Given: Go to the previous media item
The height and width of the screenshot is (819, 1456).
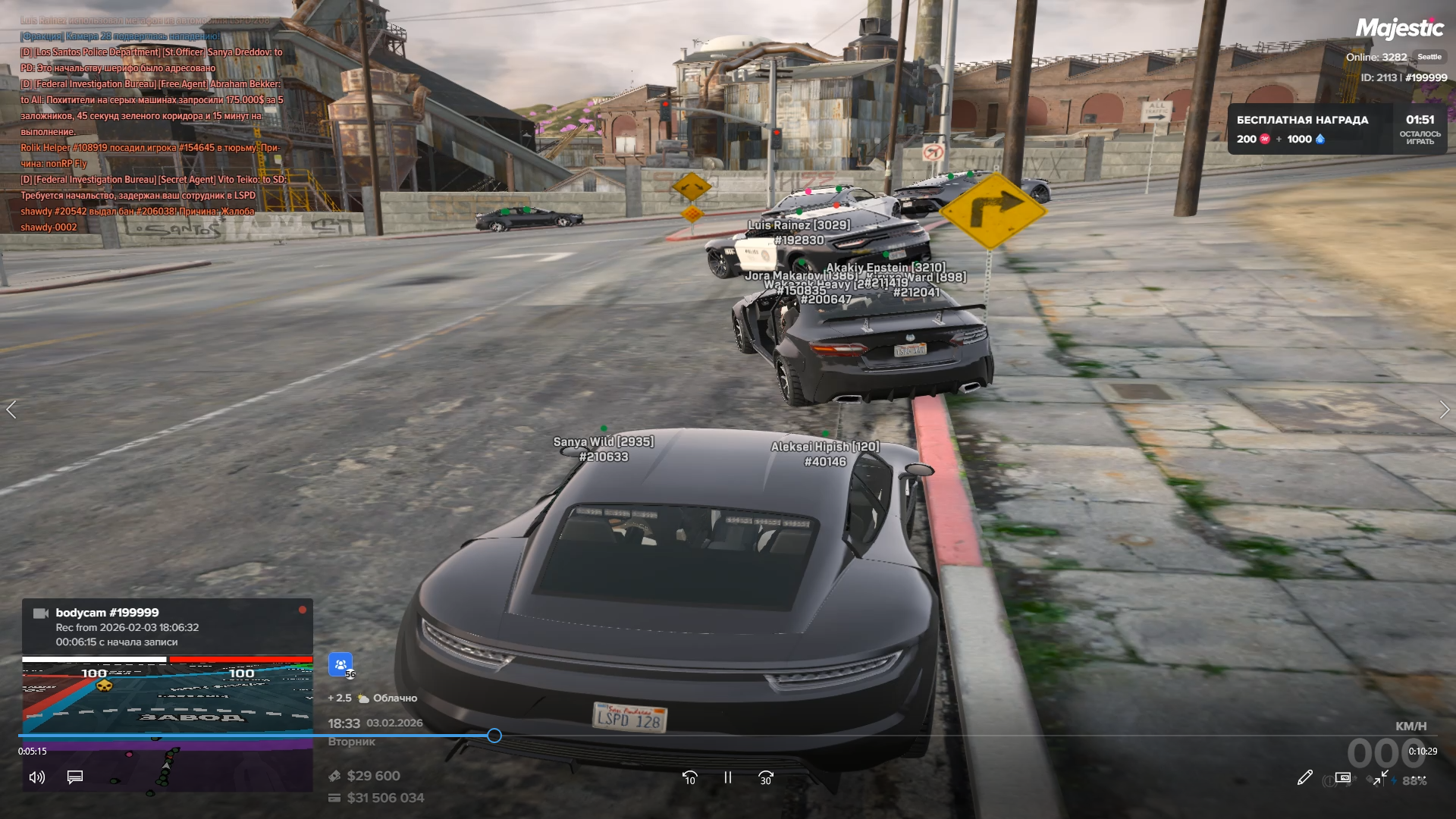Looking at the screenshot, I should 11,410.
